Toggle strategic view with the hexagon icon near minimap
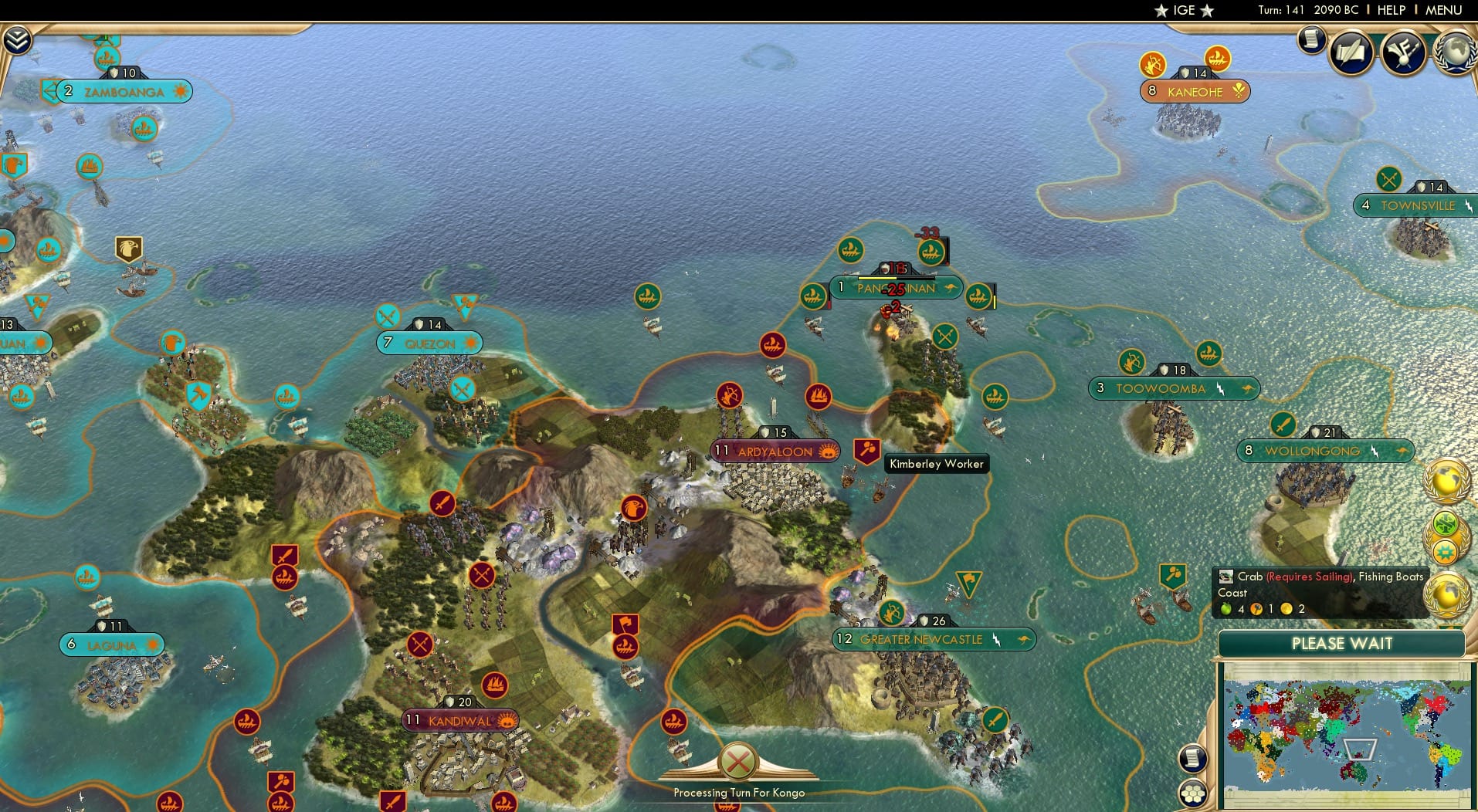The height and width of the screenshot is (812, 1478). 1193,792
